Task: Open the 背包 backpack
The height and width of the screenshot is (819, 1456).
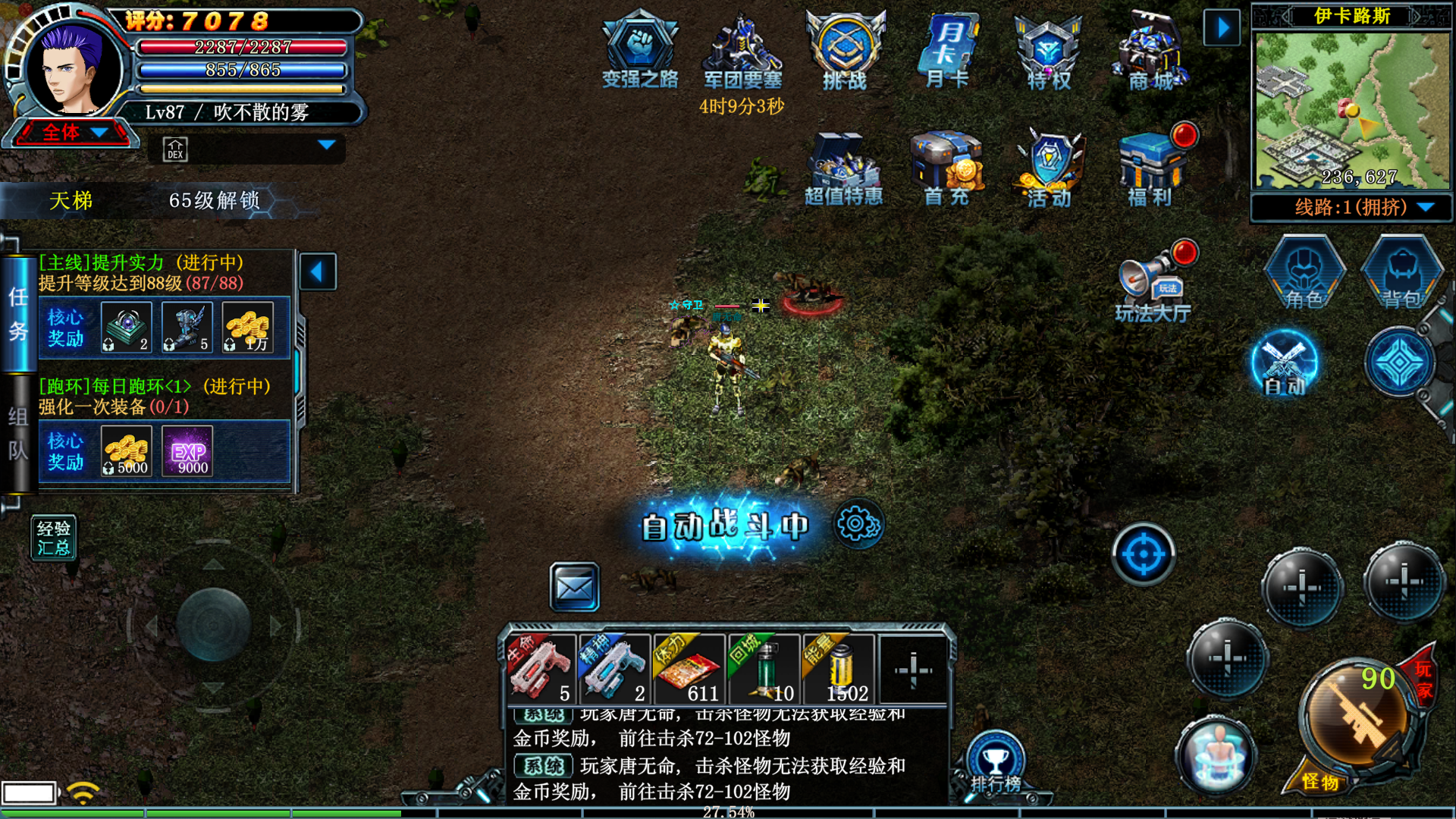Action: point(1402,273)
